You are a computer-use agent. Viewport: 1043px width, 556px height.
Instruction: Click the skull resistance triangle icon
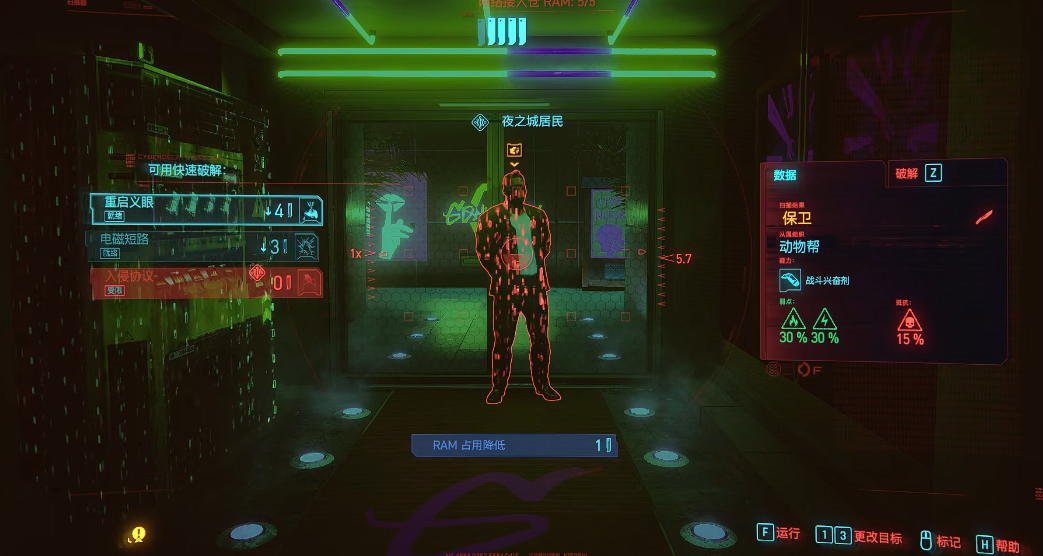click(x=909, y=319)
